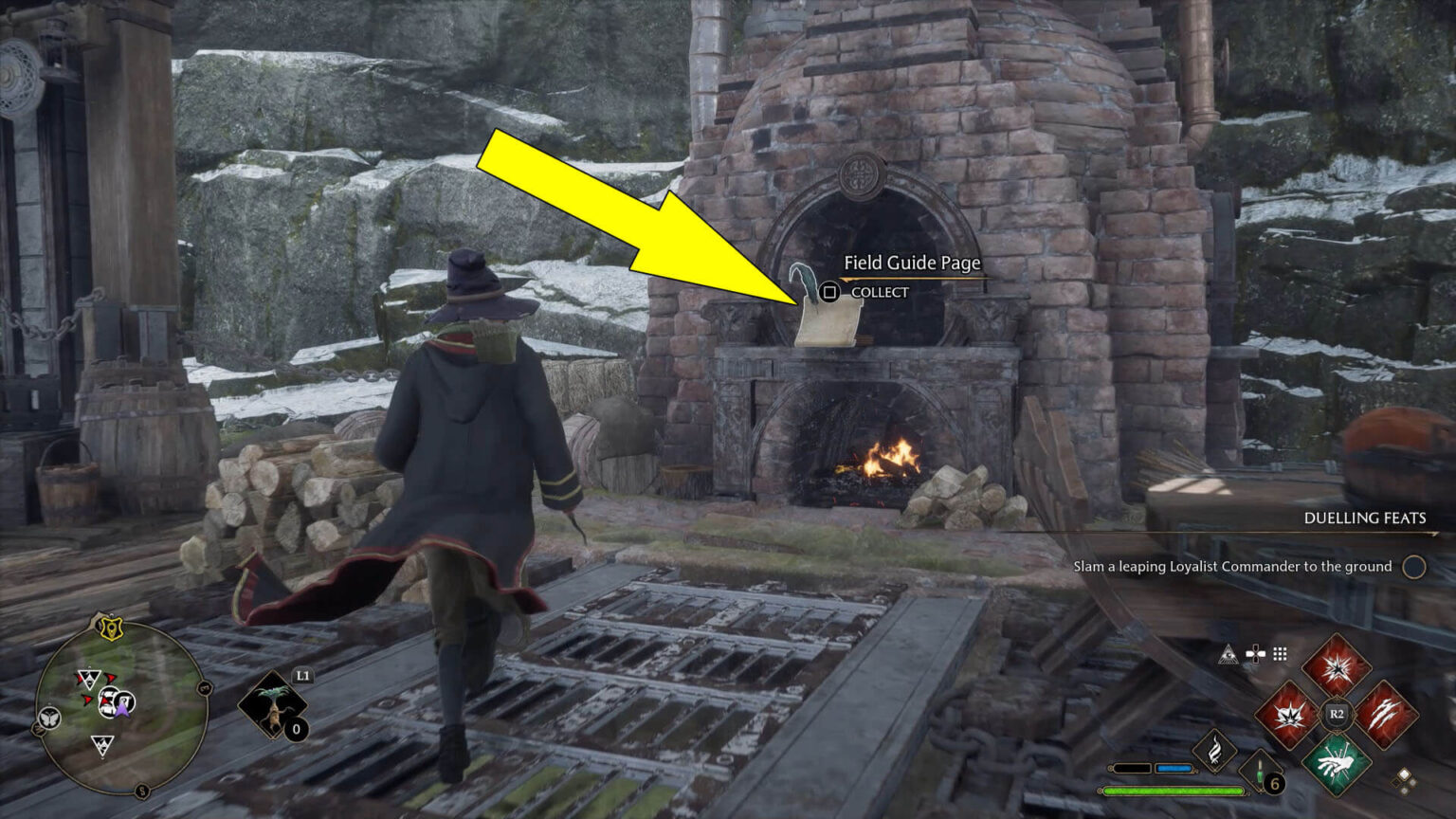Toggle the grid spell-slots icon
1456x819 pixels.
(1279, 654)
